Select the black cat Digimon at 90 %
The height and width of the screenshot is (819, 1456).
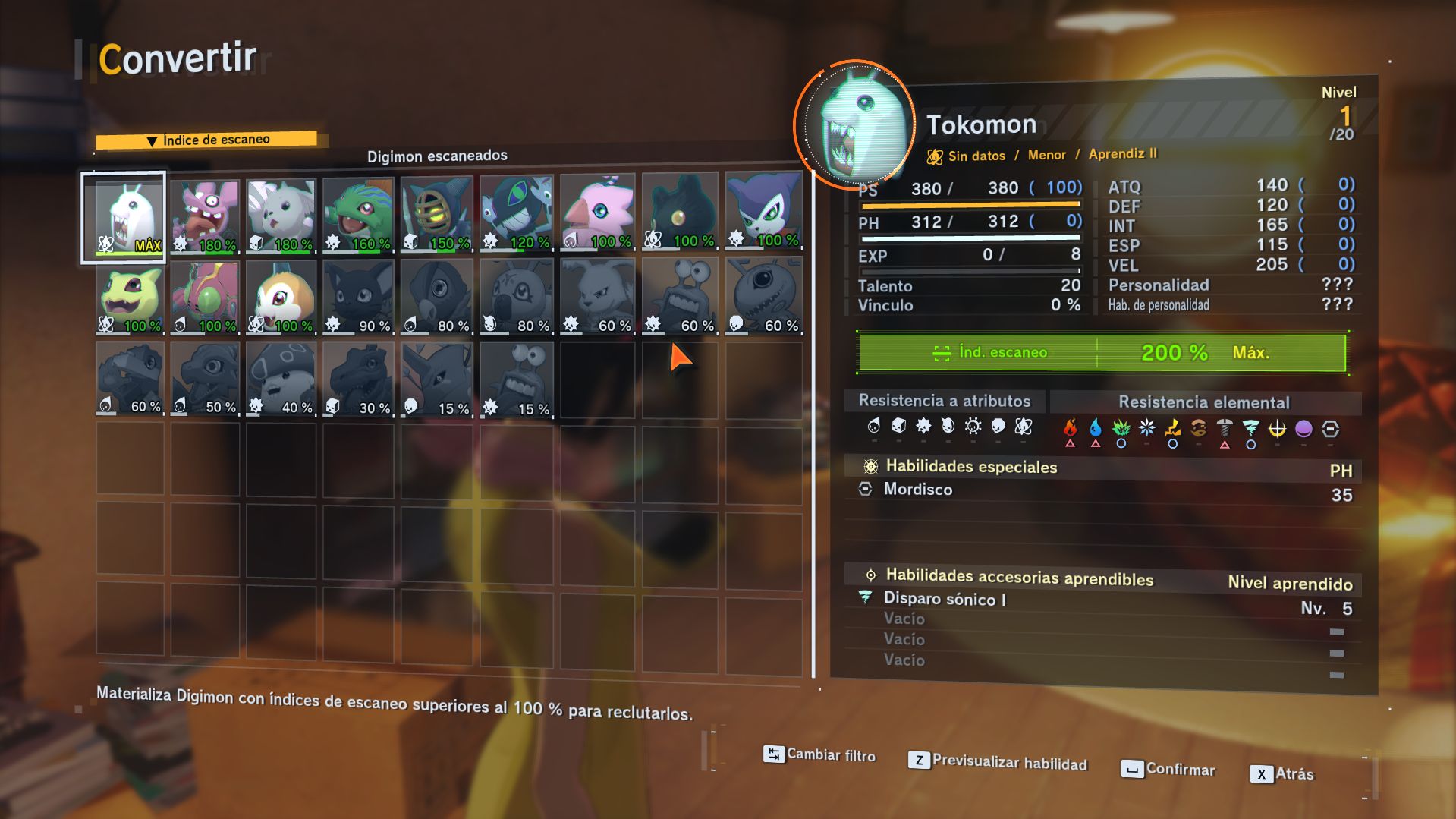[x=359, y=298]
